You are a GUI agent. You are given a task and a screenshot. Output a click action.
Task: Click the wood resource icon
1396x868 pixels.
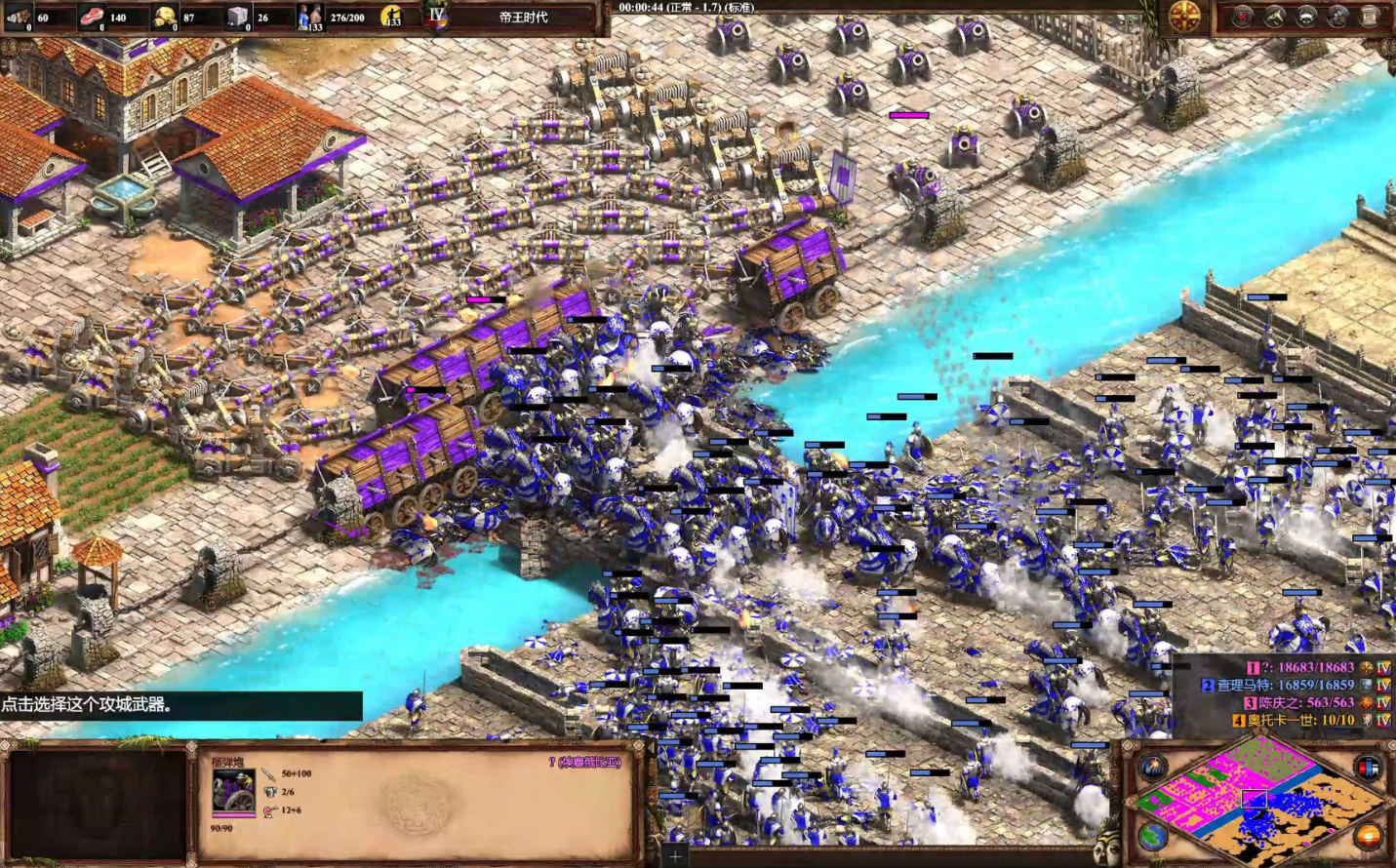point(19,17)
